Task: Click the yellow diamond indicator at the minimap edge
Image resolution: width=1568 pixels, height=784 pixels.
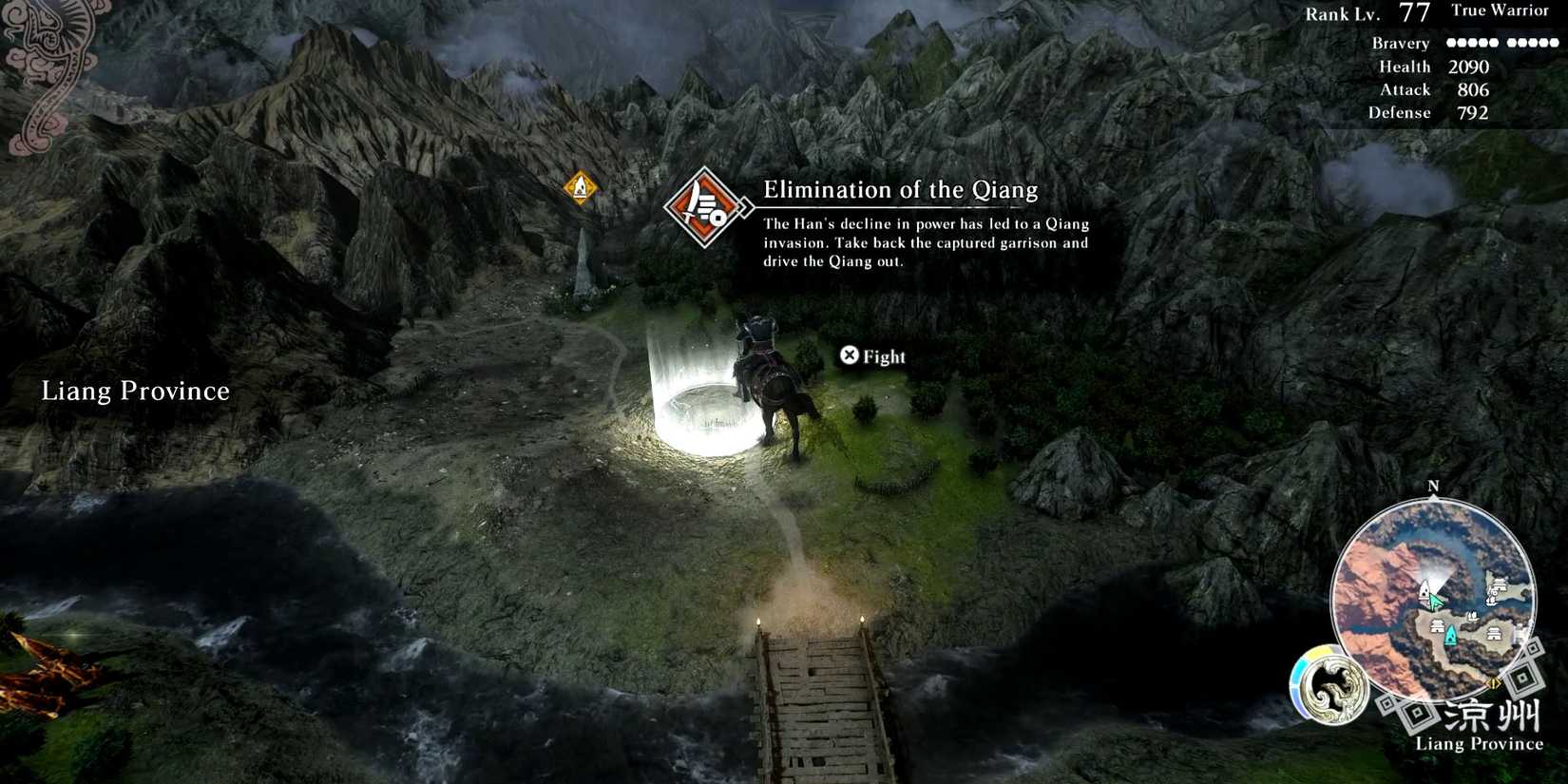Action: 1493,683
